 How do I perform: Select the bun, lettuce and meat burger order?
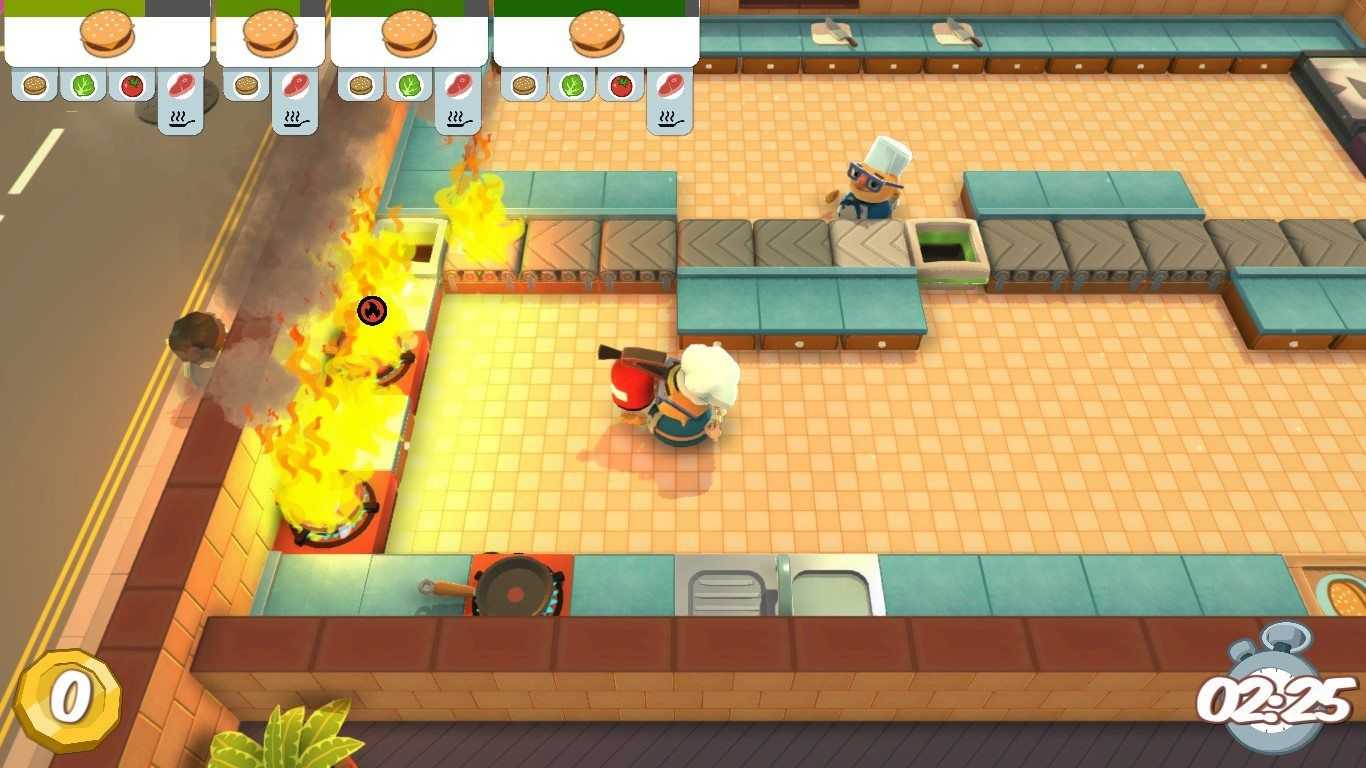[408, 35]
